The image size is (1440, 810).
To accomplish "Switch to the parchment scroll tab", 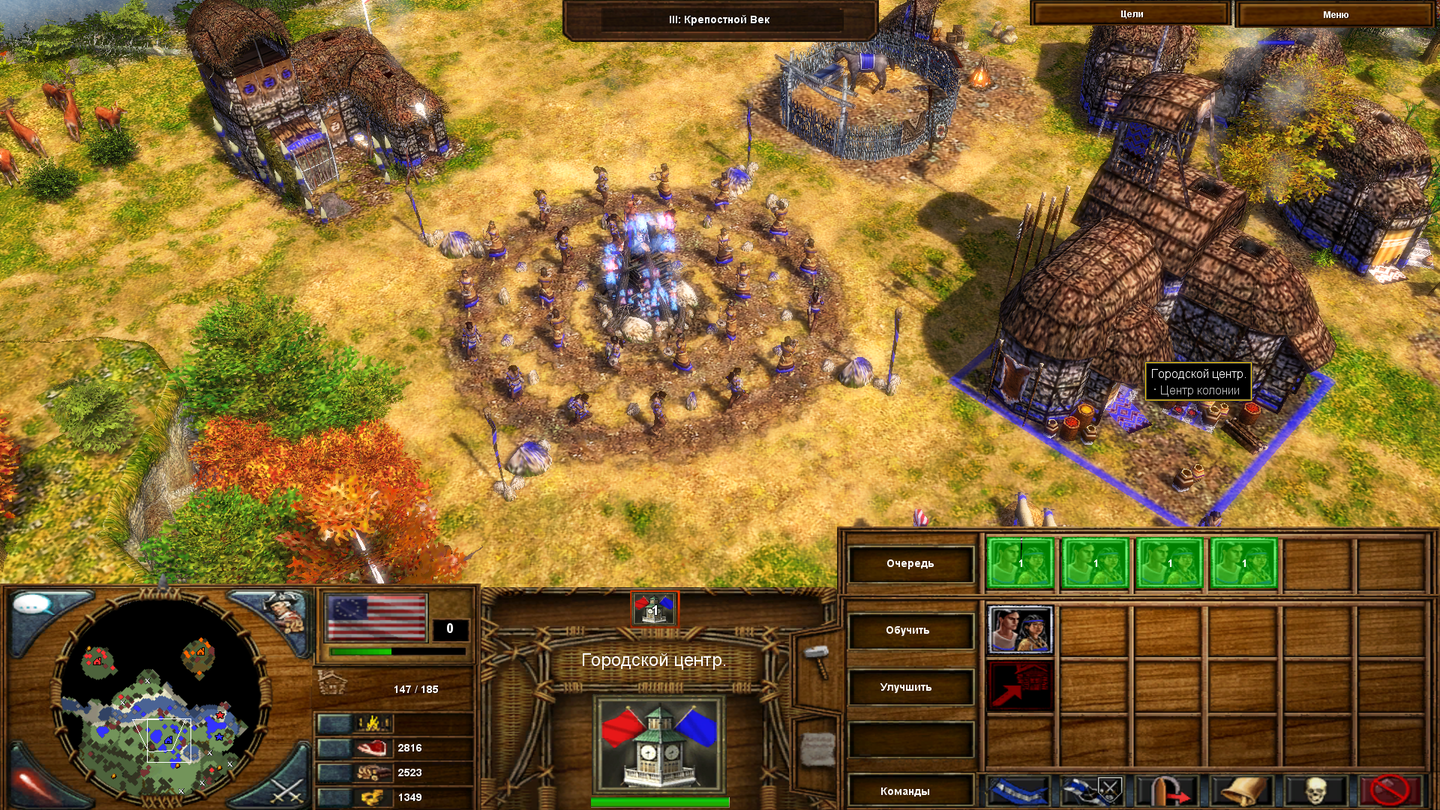I will click(x=819, y=748).
